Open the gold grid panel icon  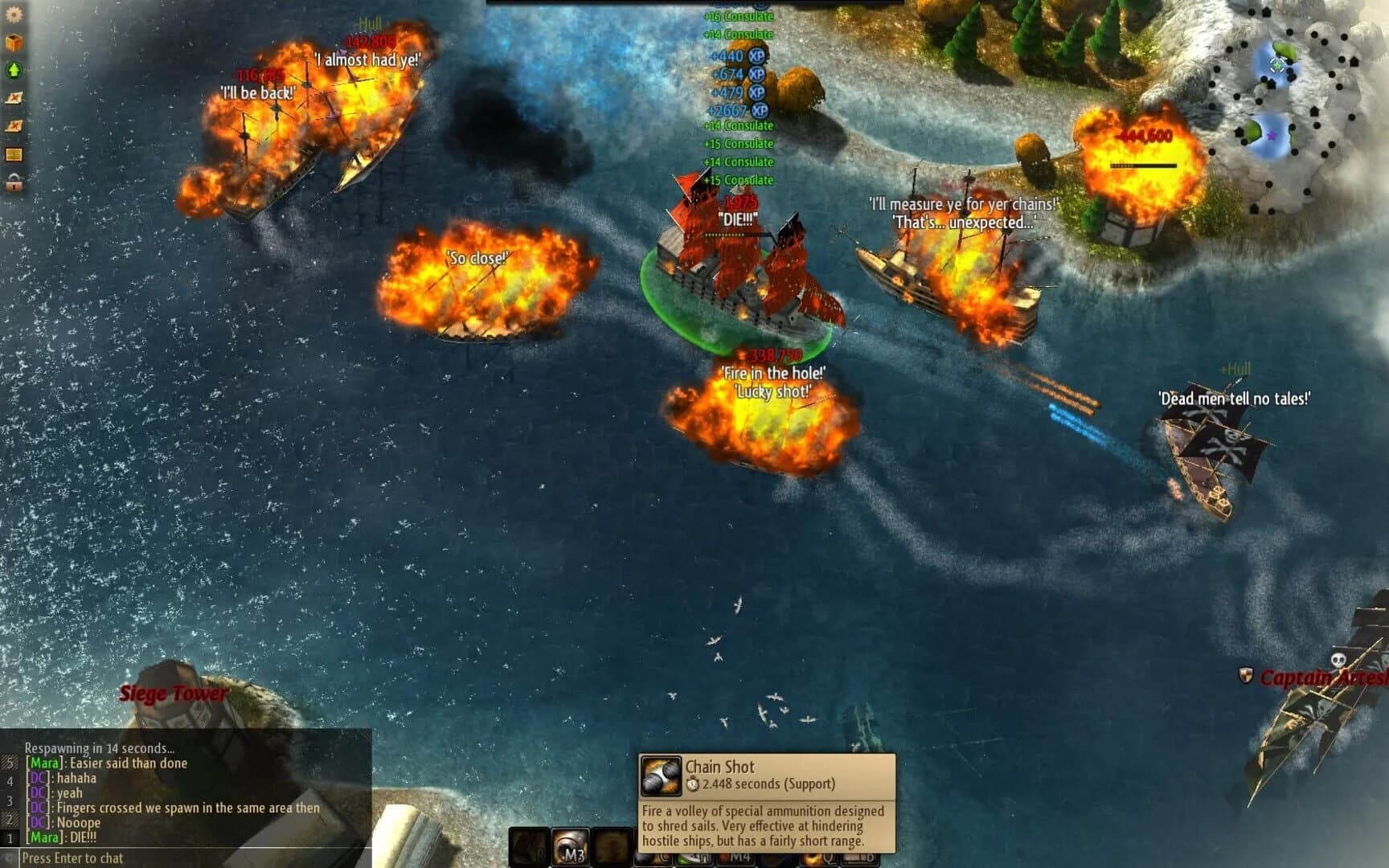coord(13,154)
